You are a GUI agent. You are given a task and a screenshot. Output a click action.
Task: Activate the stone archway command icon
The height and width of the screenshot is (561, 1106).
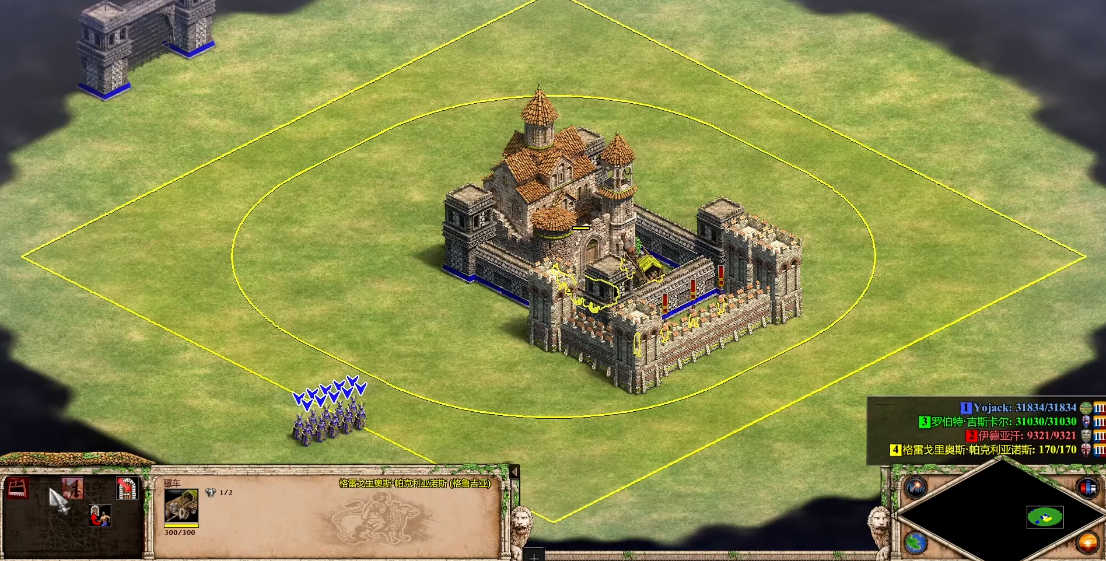126,488
